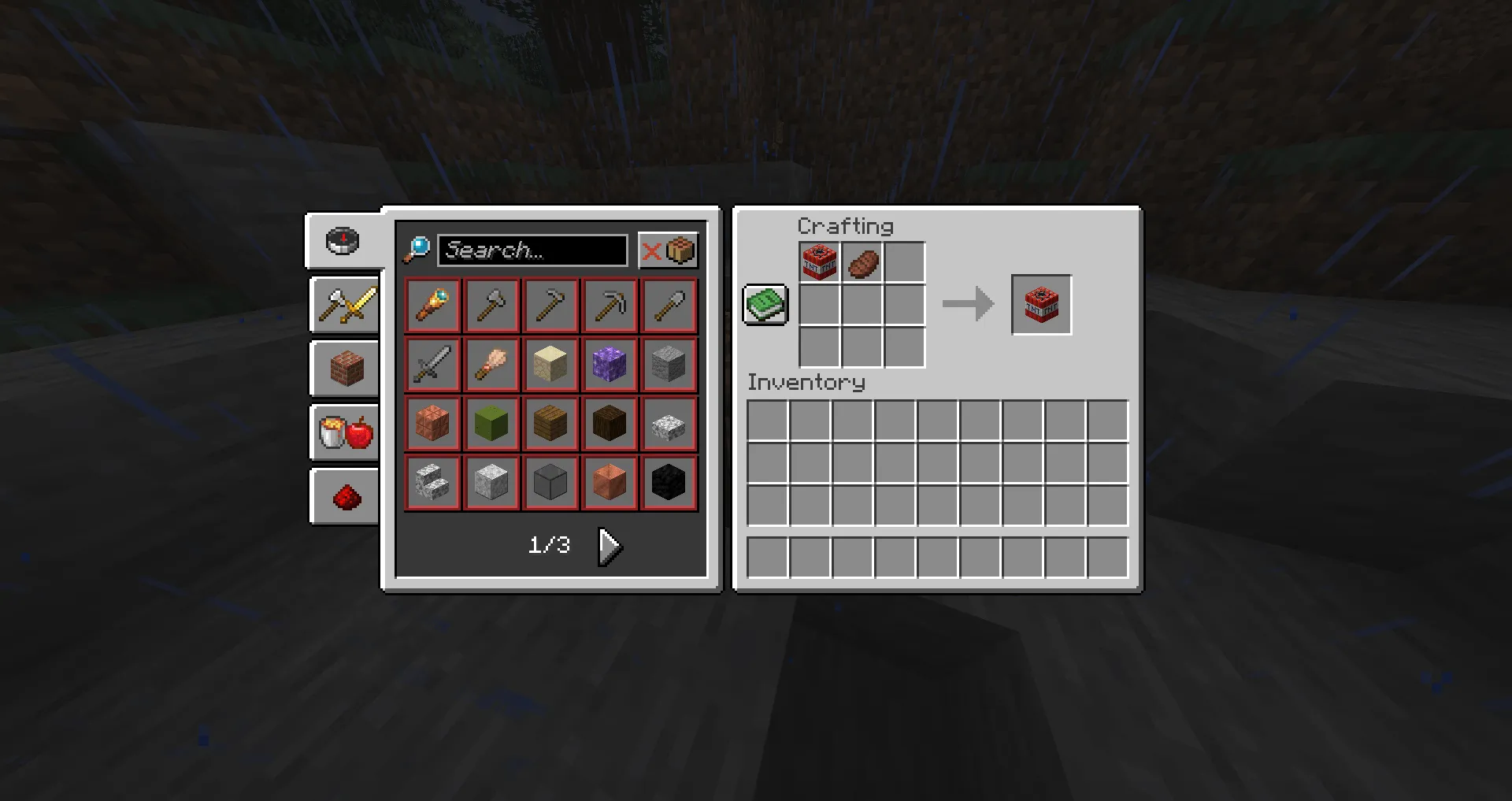
Task: Click inside the recipe search field
Action: (532, 250)
